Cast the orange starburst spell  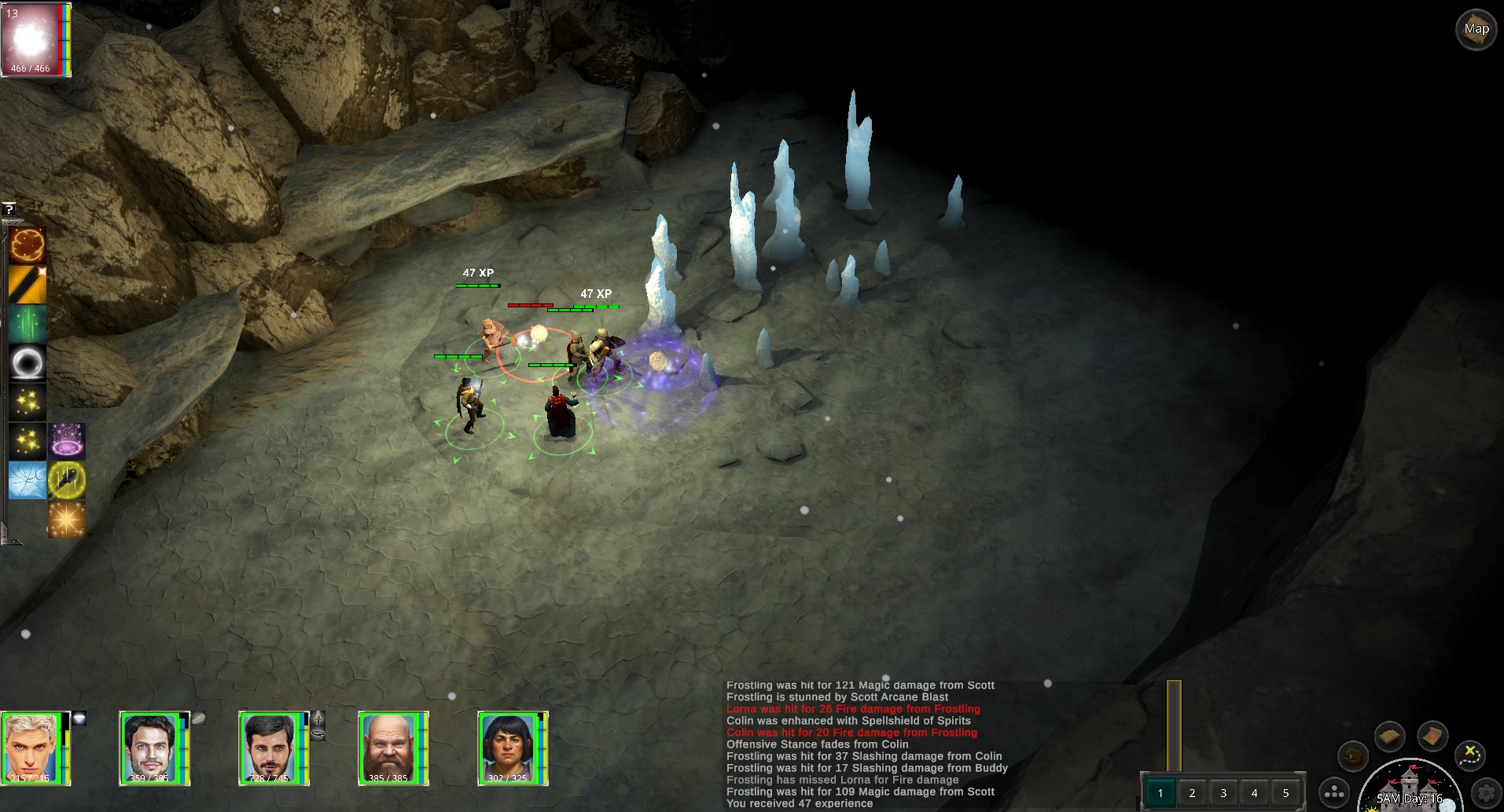[68, 519]
